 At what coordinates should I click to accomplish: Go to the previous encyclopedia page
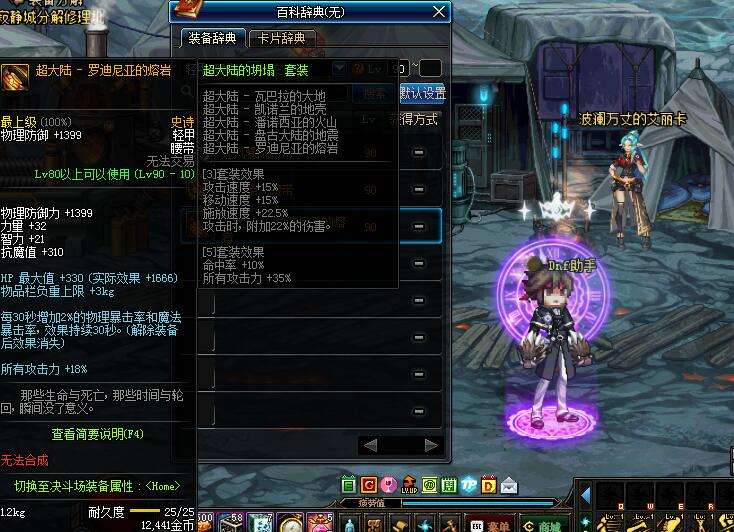pos(370,445)
